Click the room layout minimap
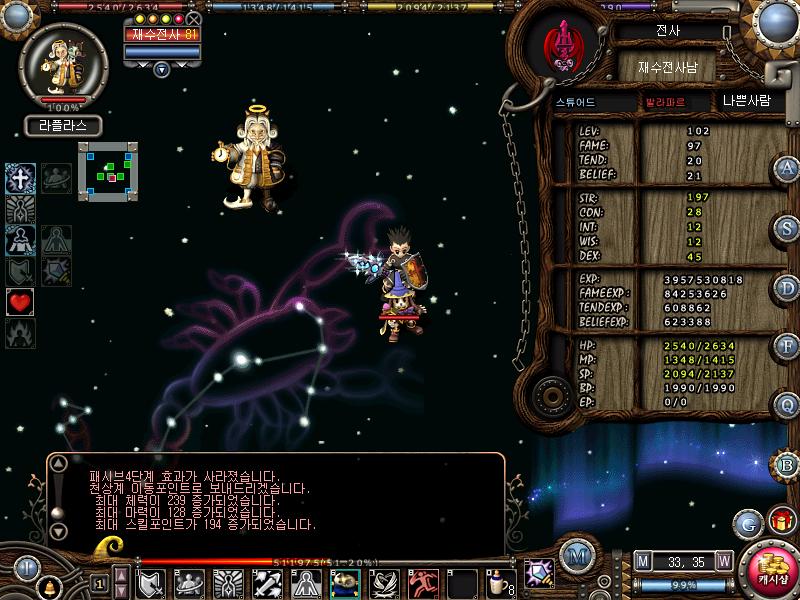 tap(107, 171)
